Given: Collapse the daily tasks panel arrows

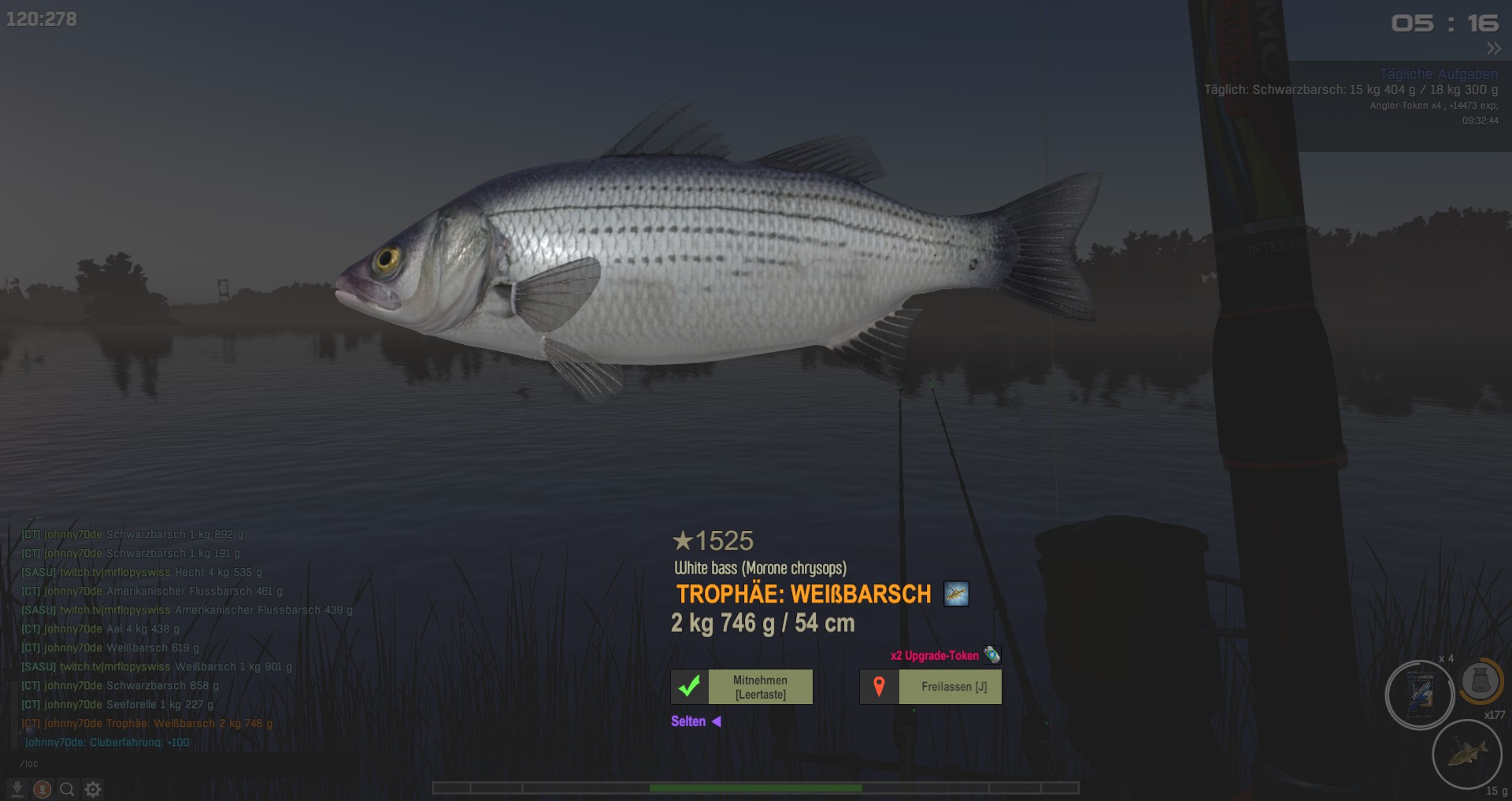Looking at the screenshot, I should click(1493, 49).
